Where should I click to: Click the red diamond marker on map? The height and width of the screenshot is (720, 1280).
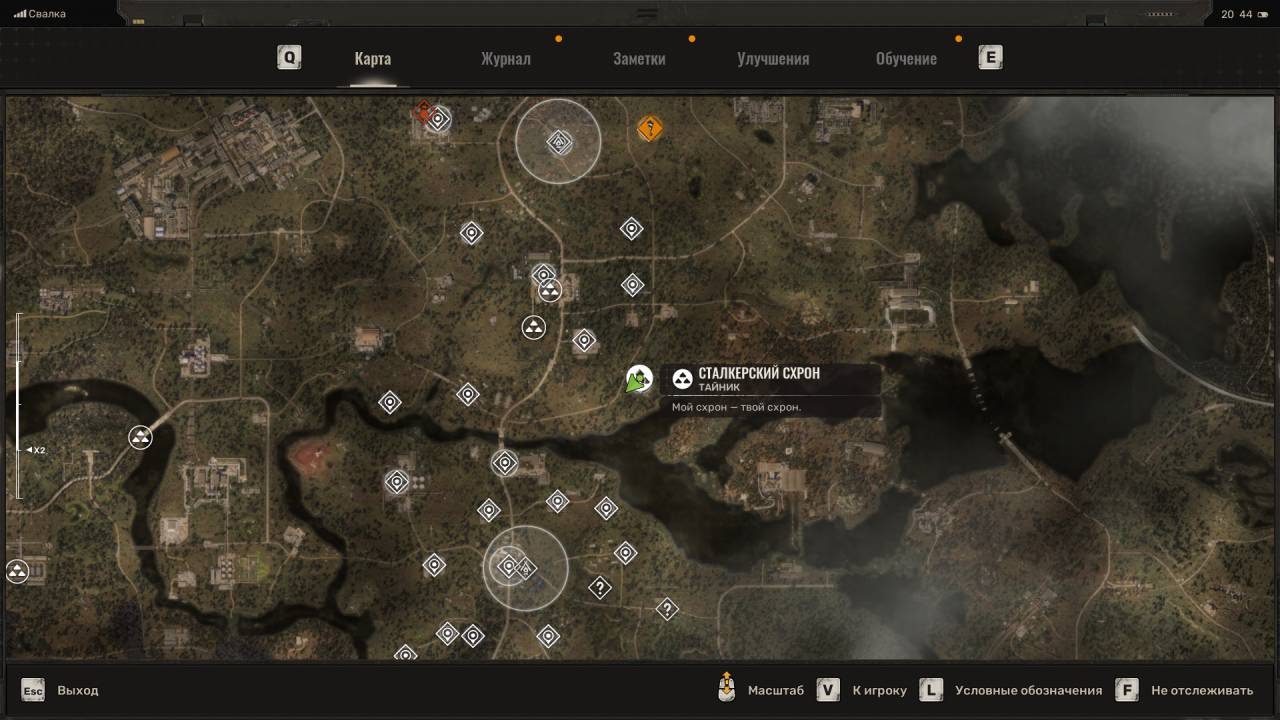tap(424, 110)
